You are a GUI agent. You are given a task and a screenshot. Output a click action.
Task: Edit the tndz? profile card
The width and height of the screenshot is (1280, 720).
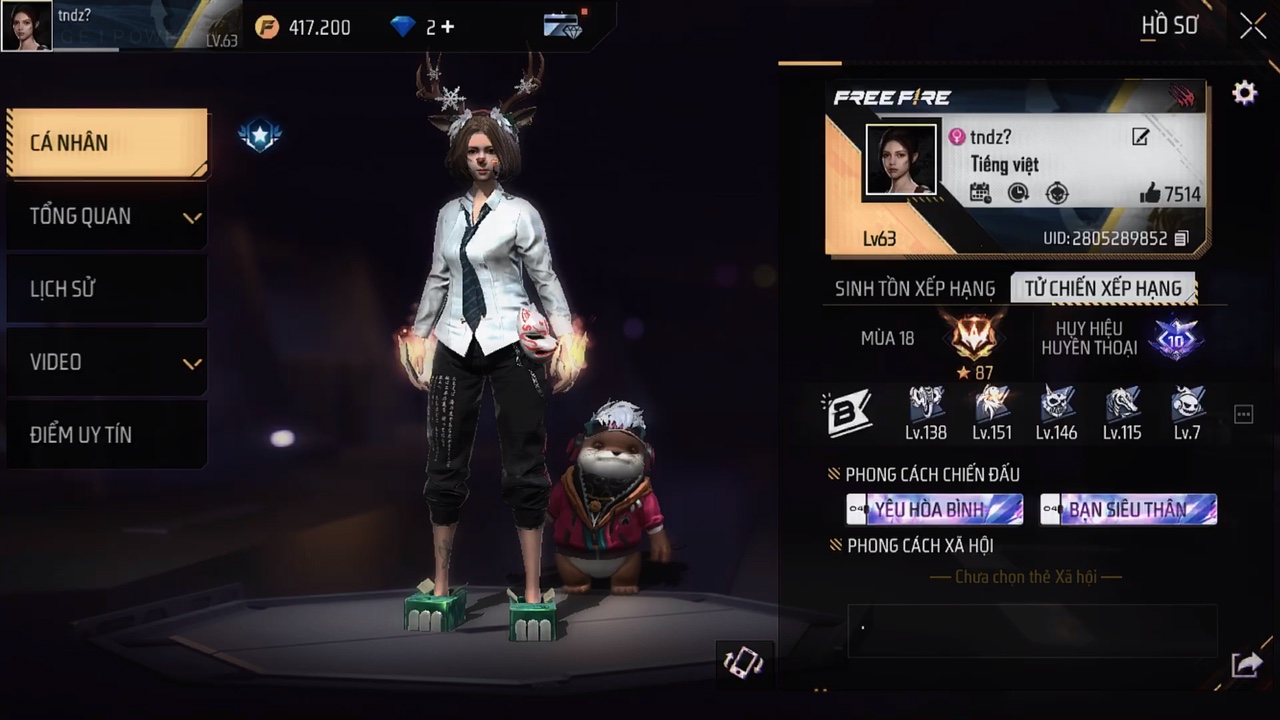[x=1140, y=137]
